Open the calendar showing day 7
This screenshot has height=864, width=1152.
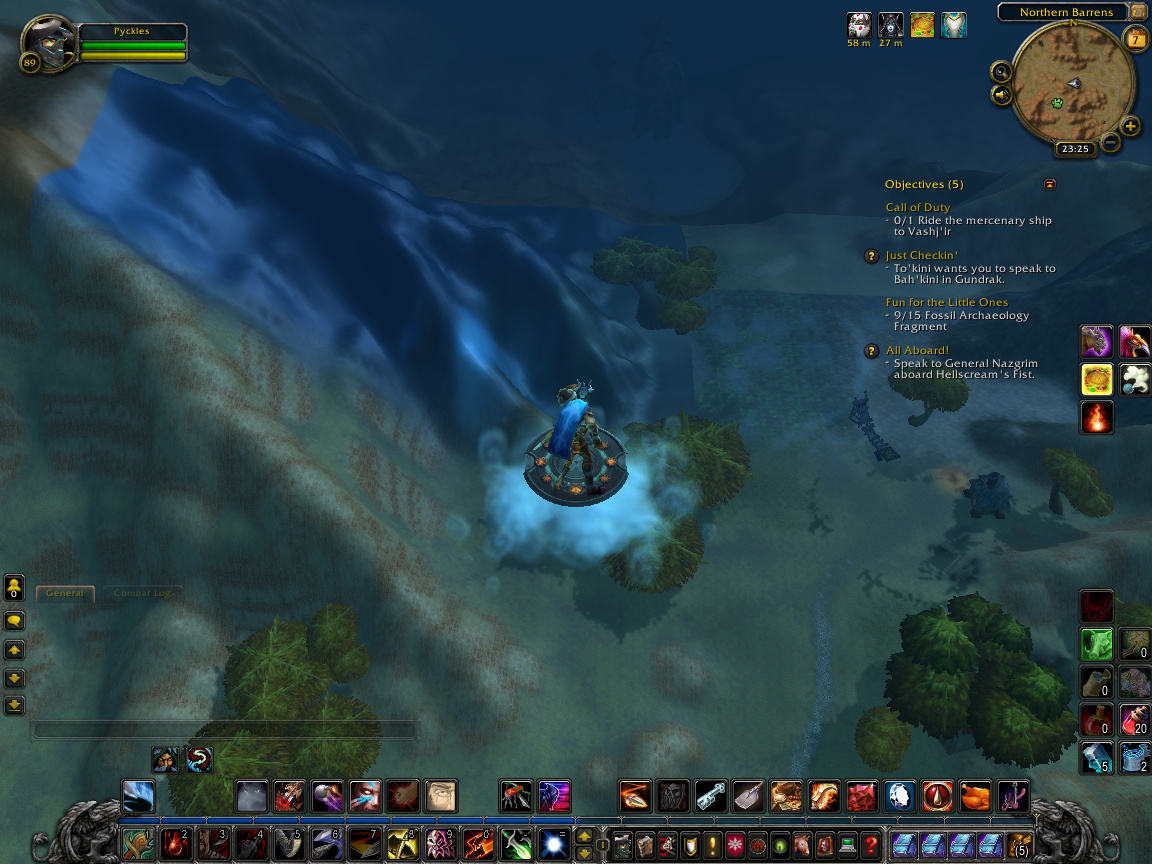pos(1136,39)
